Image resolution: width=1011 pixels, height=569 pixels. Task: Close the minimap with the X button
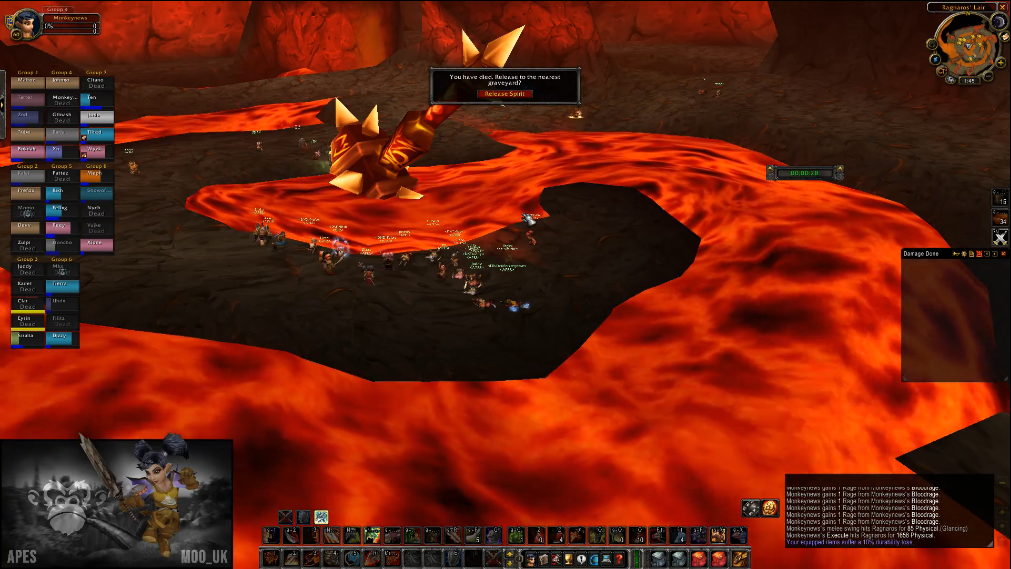point(1001,6)
